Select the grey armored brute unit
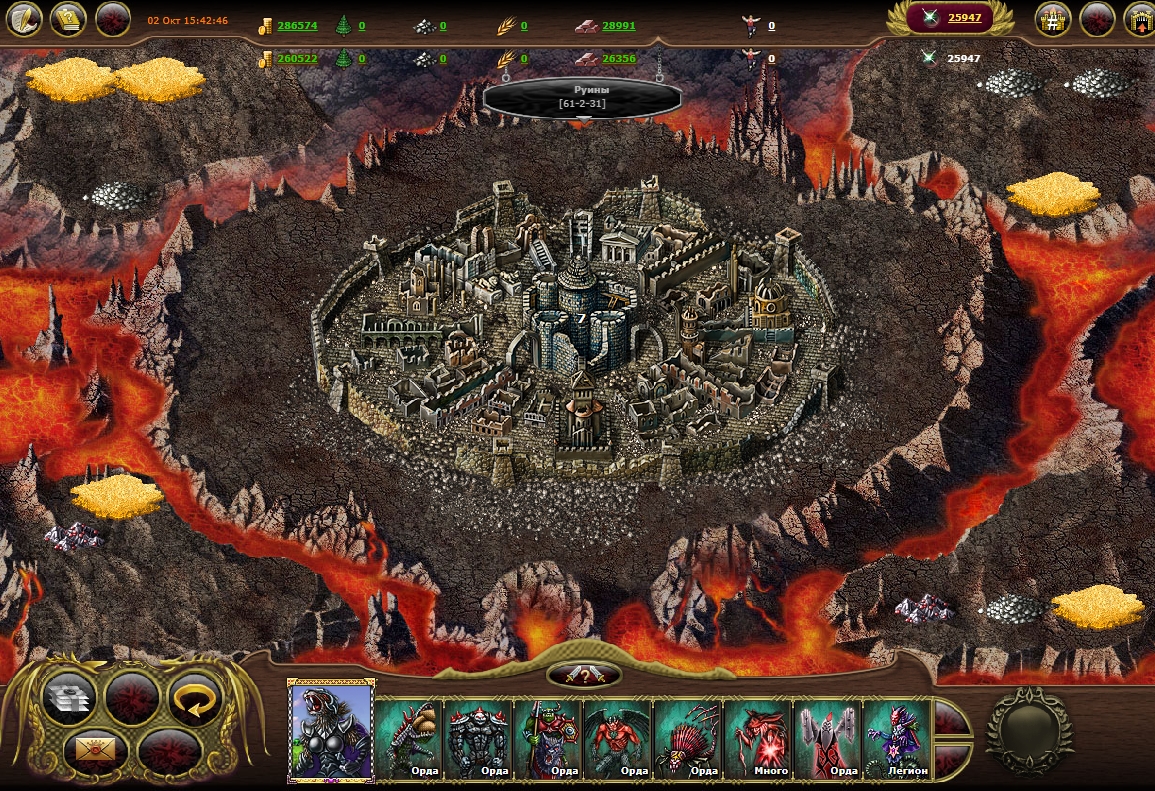The height and width of the screenshot is (791, 1155). click(x=478, y=739)
